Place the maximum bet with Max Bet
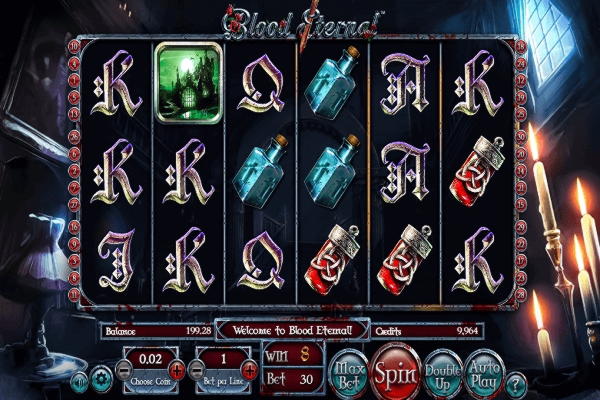Screen dimensions: 600x400 click(349, 370)
